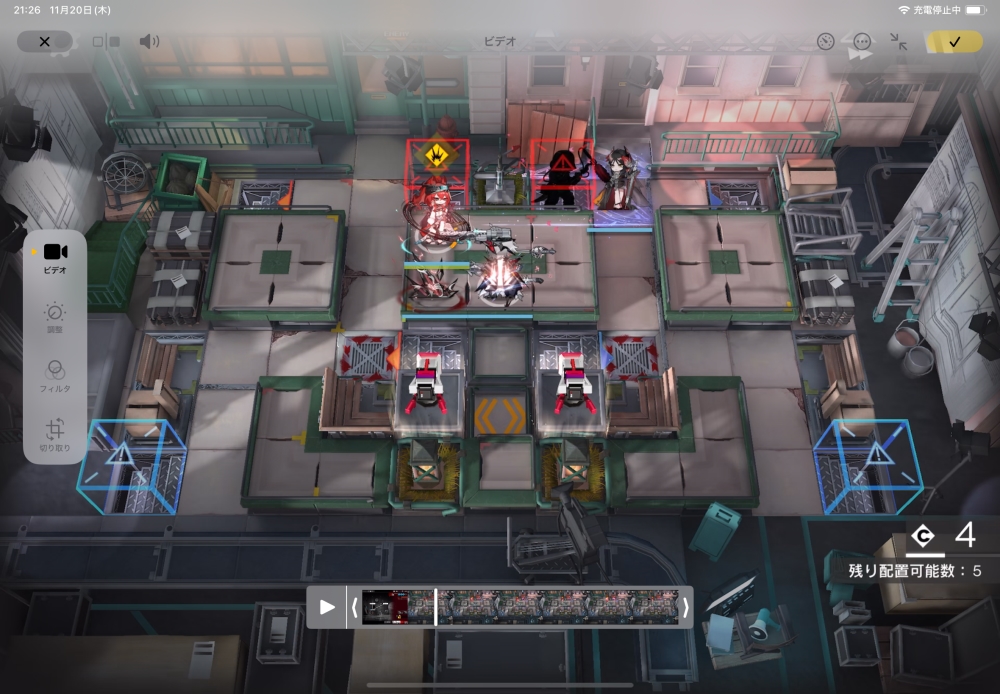Image resolution: width=1000 pixels, height=694 pixels.
Task: Confirm edits with the yellow checkmark button
Action: pos(954,42)
